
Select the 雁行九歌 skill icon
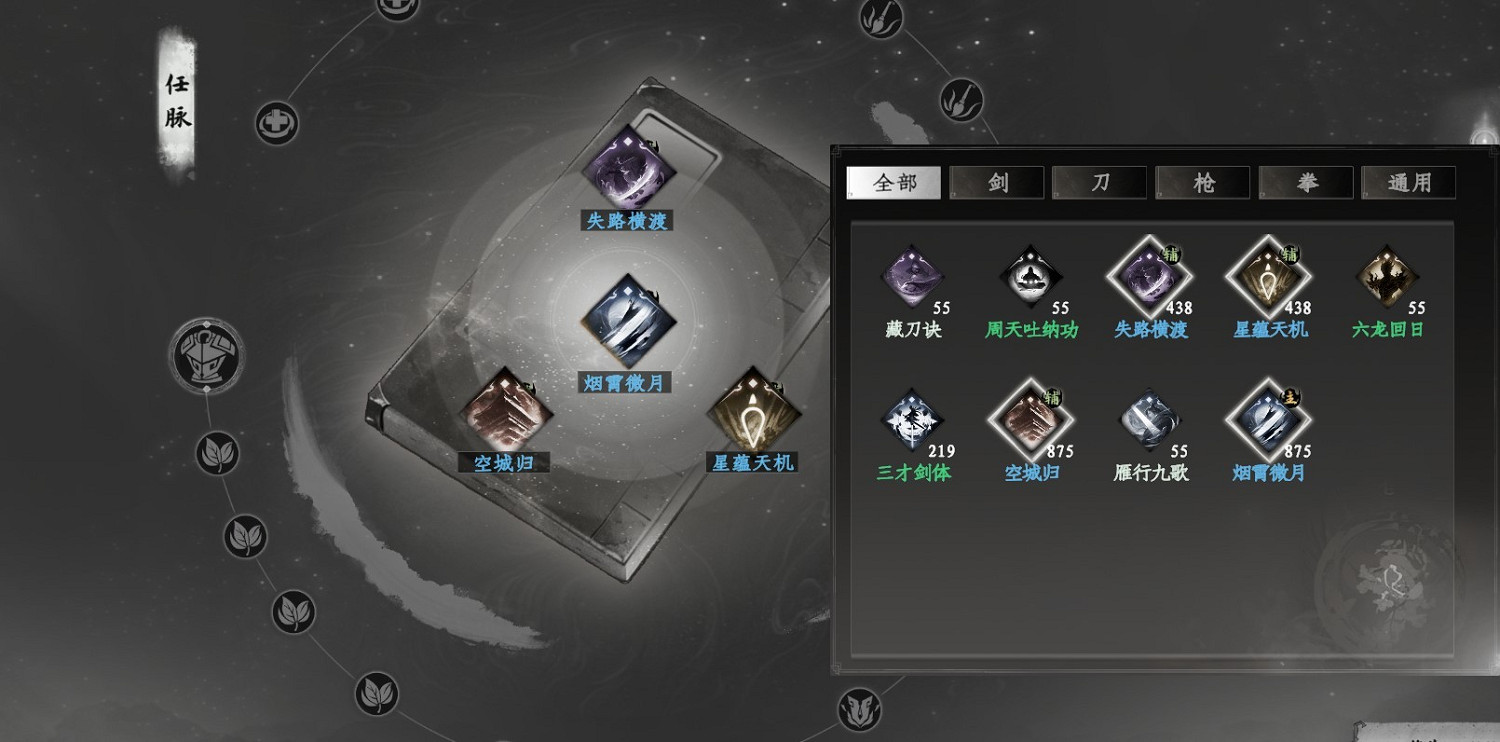click(x=1150, y=421)
